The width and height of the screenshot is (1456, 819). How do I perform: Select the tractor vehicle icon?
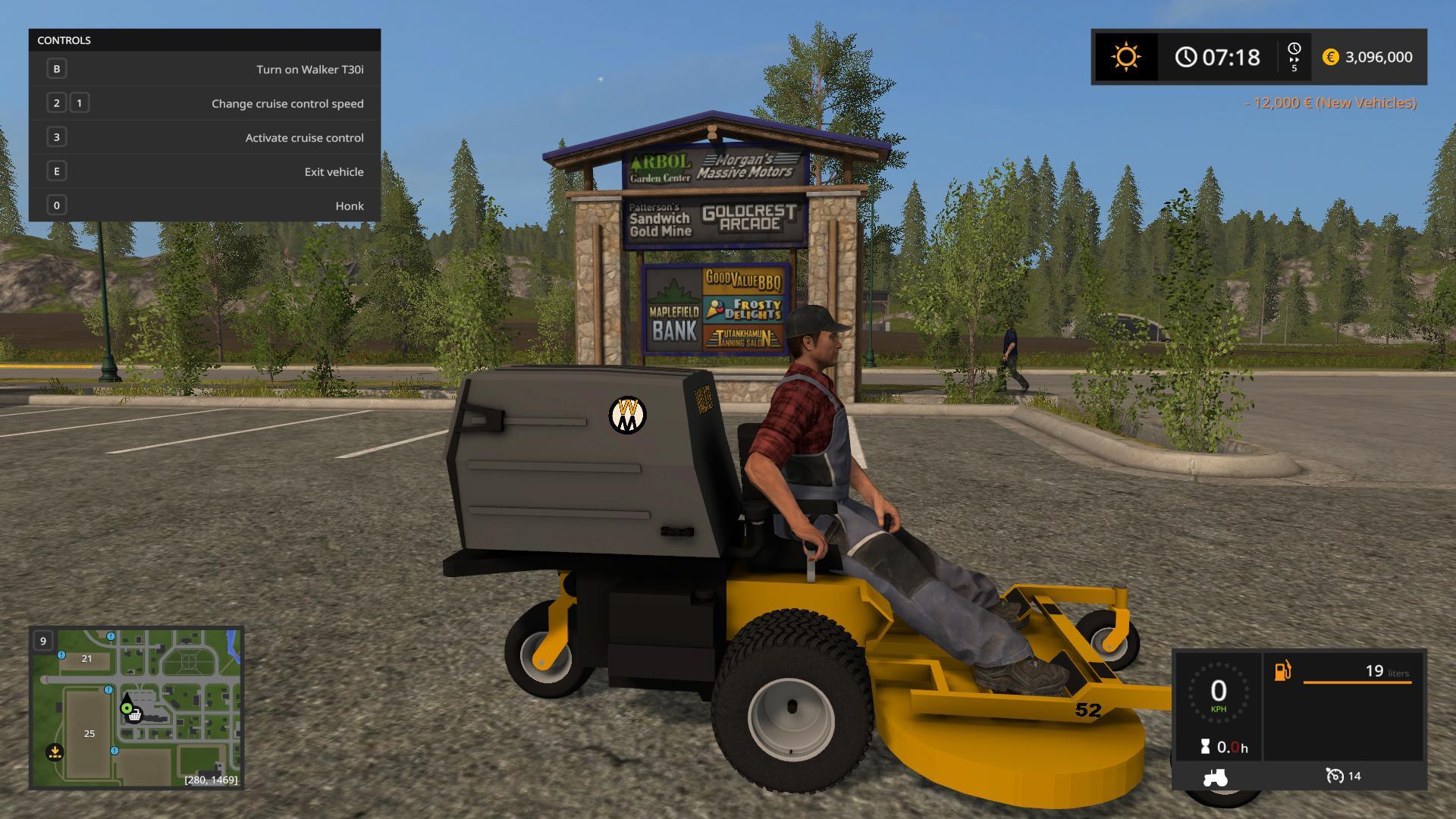[1215, 777]
